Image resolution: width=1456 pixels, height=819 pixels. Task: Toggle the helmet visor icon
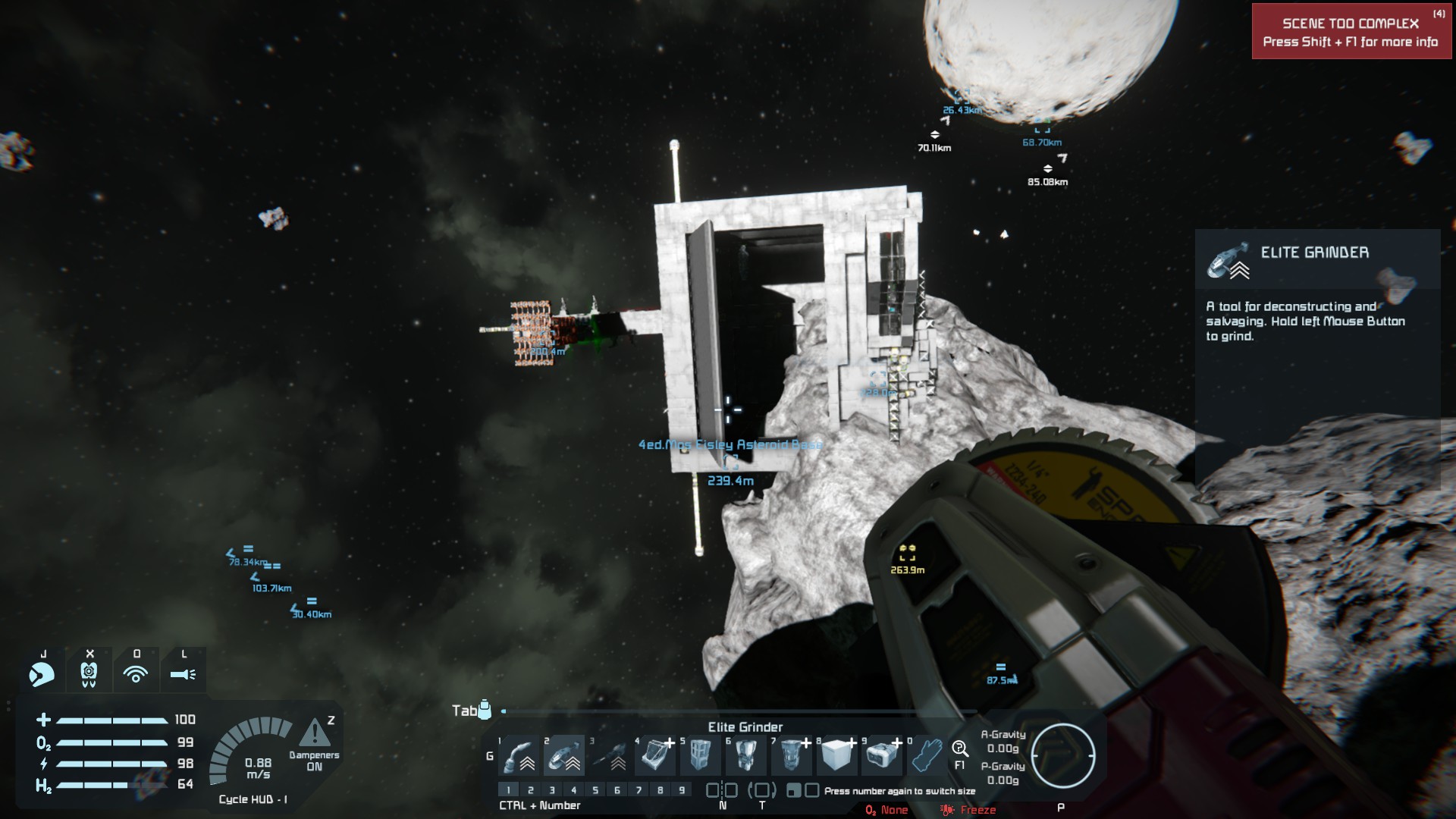[x=42, y=673]
